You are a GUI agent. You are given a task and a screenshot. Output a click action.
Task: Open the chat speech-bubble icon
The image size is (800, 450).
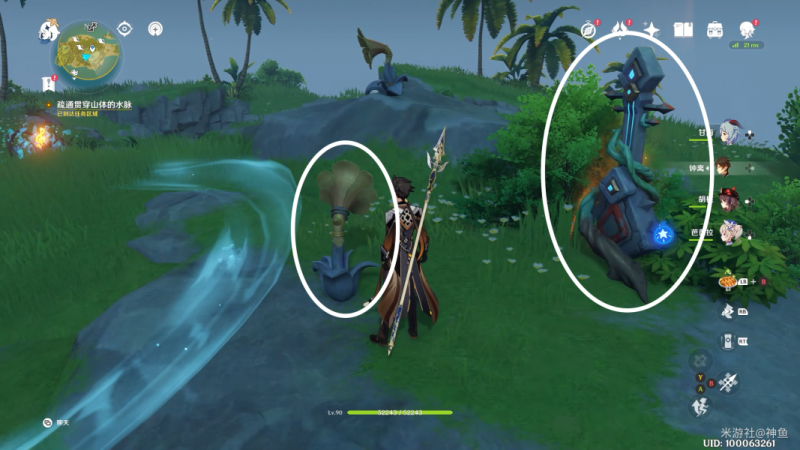click(47, 422)
